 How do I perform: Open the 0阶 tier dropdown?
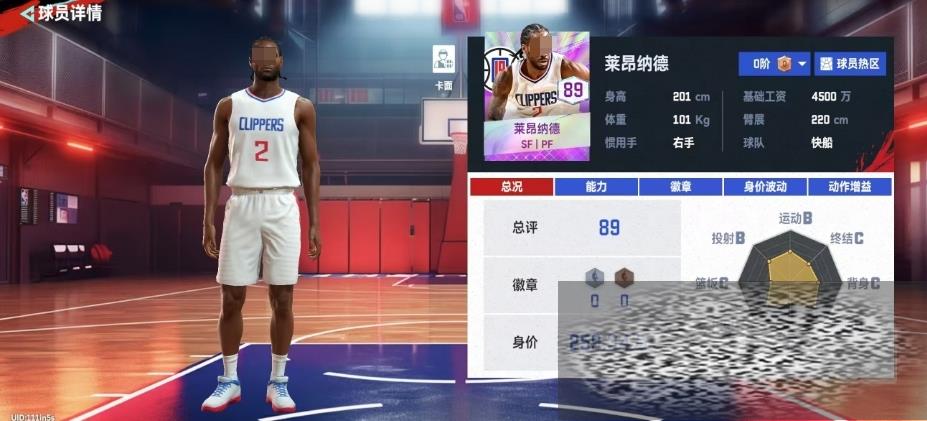774,64
